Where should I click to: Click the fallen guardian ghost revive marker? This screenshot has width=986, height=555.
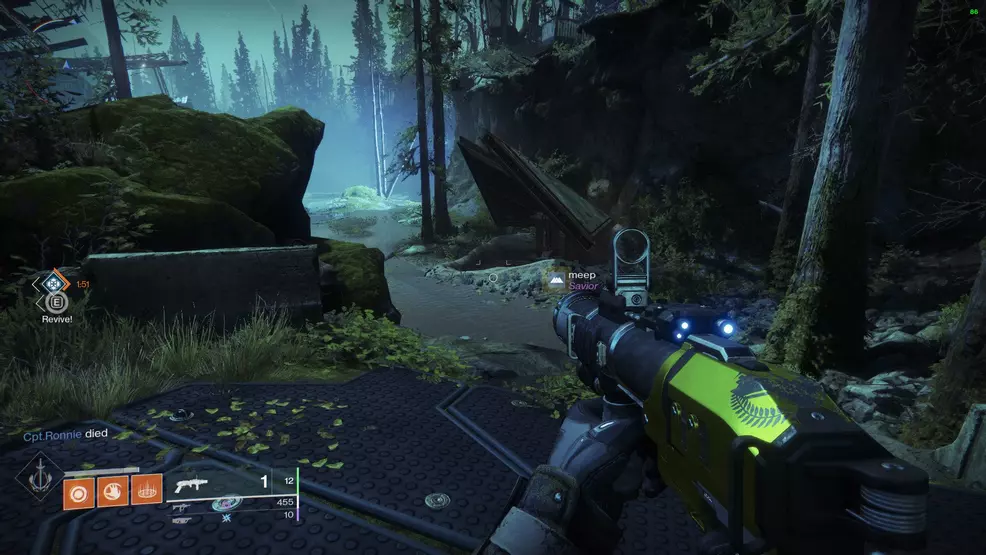coord(51,285)
